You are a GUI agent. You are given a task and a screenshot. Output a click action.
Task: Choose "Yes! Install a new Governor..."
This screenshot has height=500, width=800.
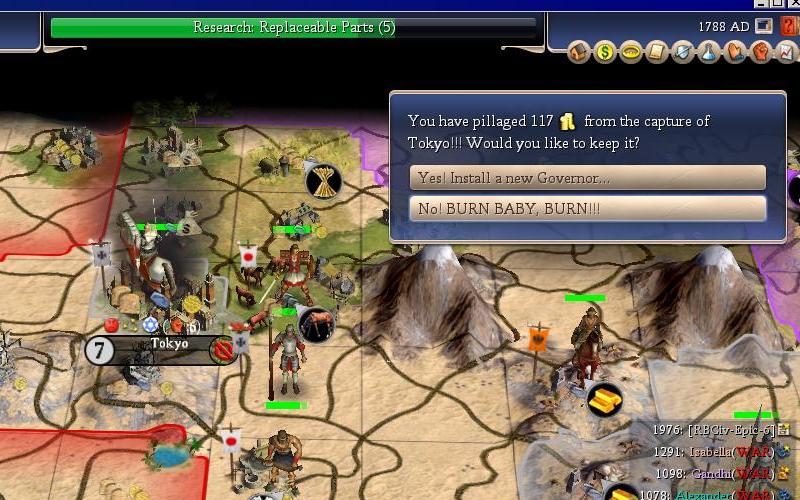point(587,178)
